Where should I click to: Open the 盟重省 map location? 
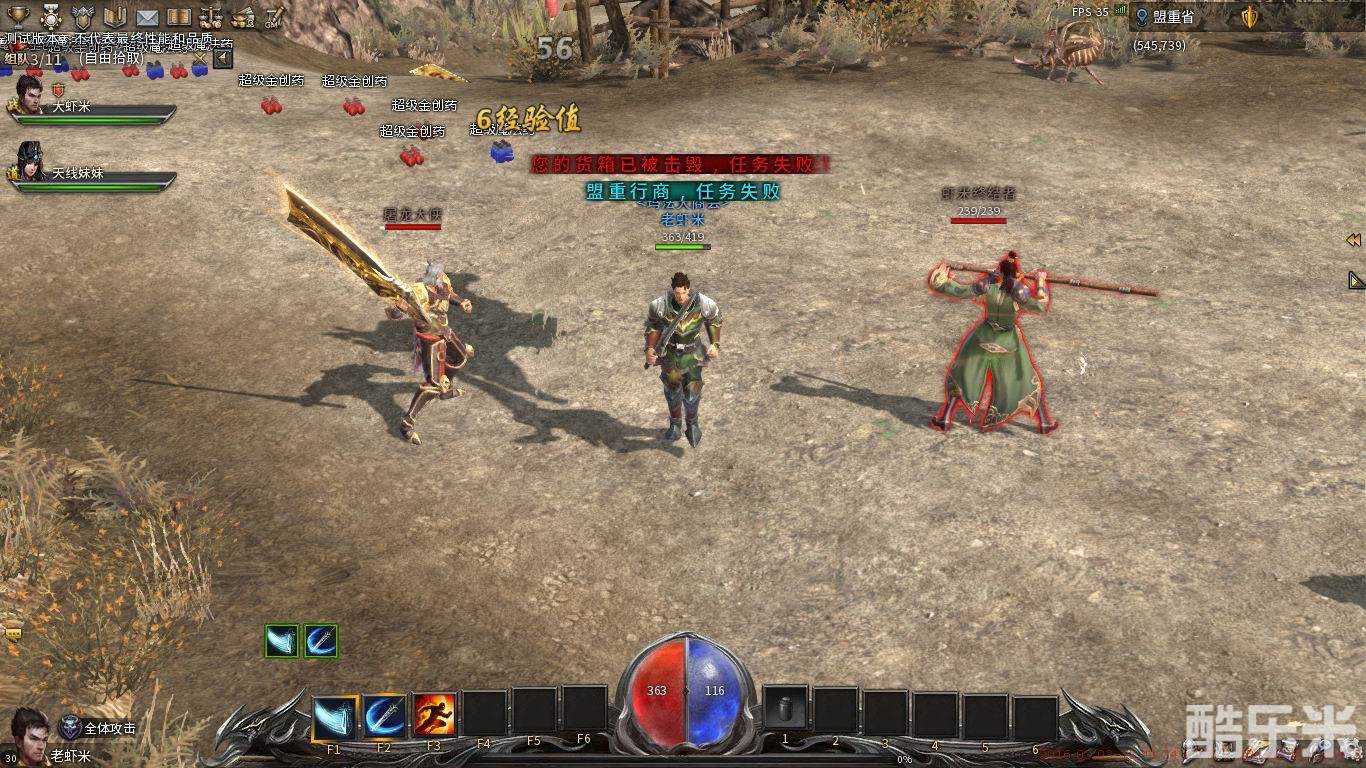1172,17
